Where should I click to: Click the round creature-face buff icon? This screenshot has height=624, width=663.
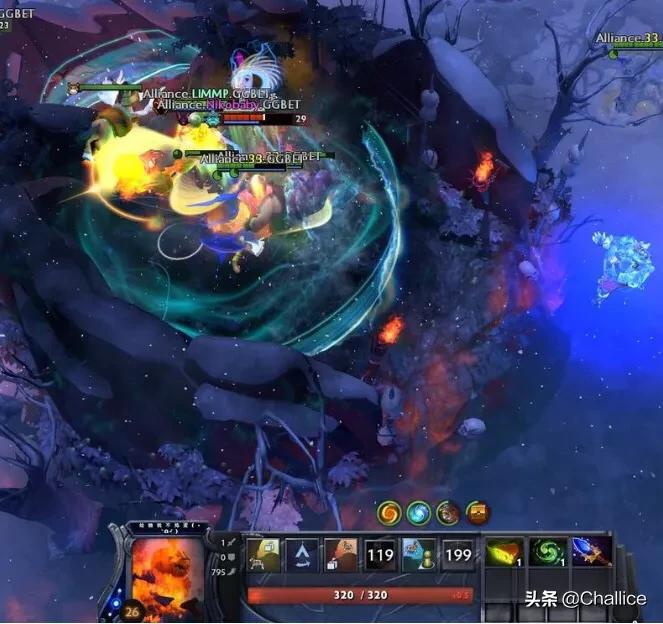[x=448, y=513]
